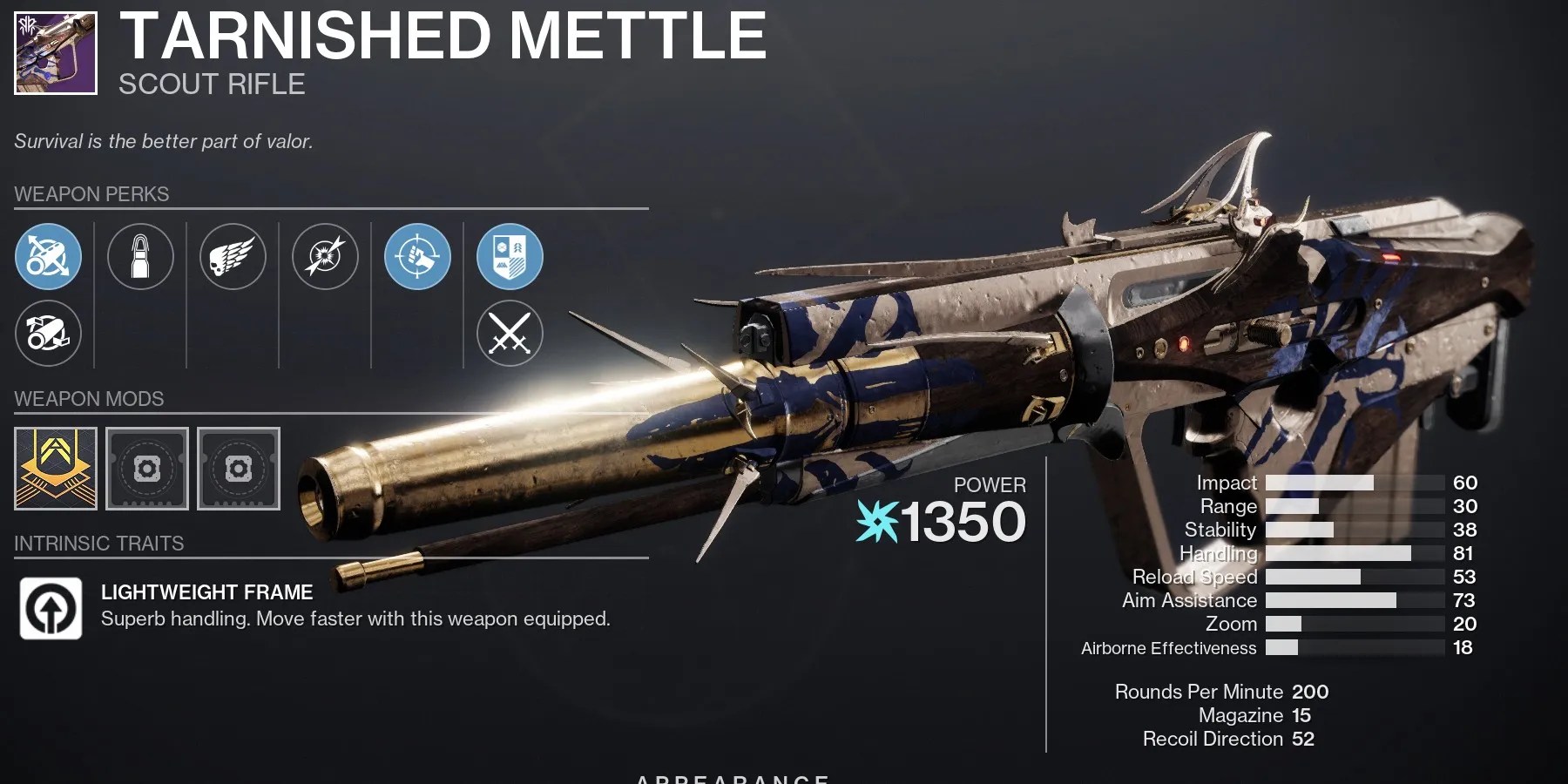
Task: Toggle the fist-in-crosshair trait perk
Action: click(416, 257)
